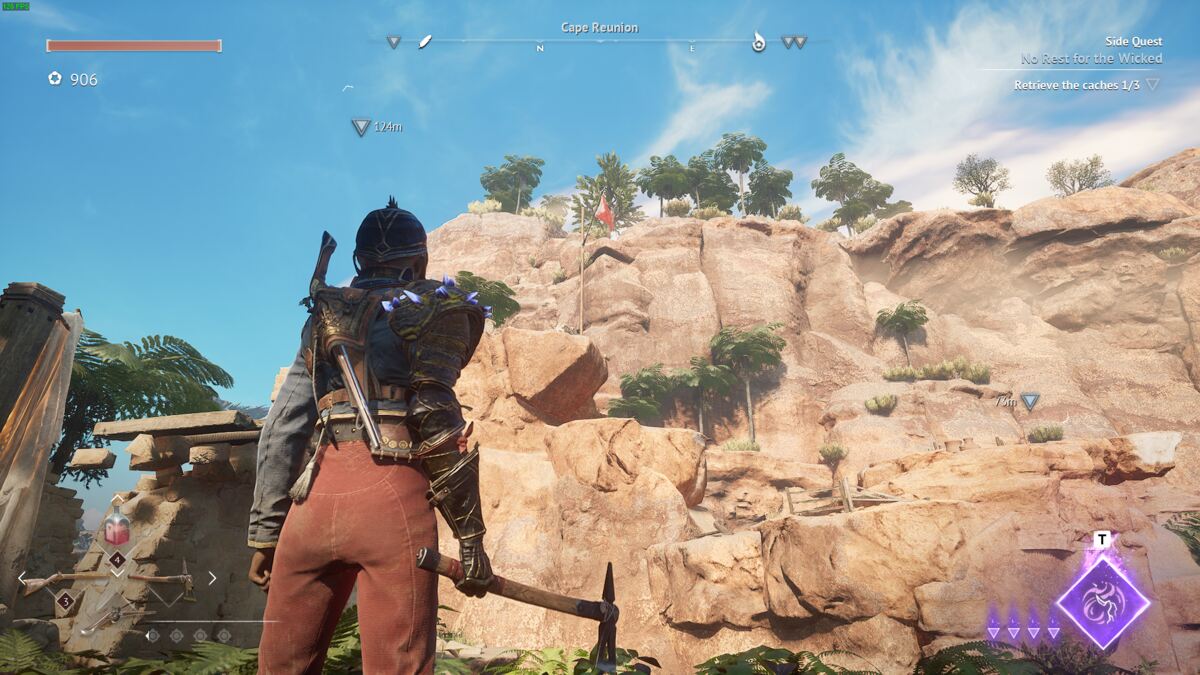Viewport: 1200px width, 675px height.
Task: Click the feather marker on the compass
Action: click(x=425, y=42)
